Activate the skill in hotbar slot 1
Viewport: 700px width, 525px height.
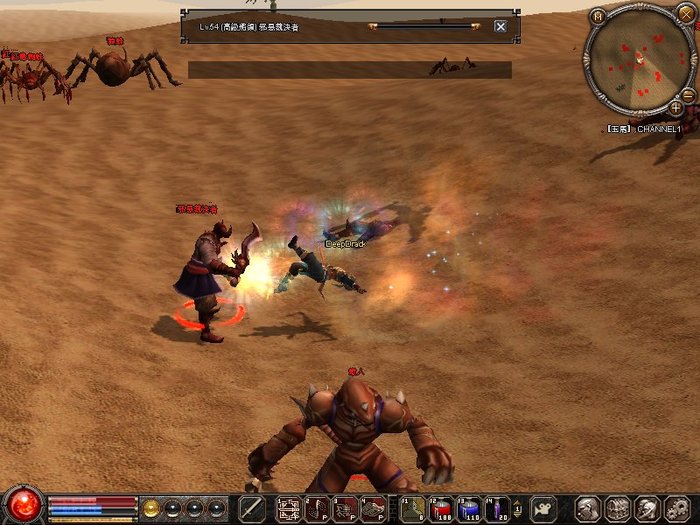(x=289, y=508)
